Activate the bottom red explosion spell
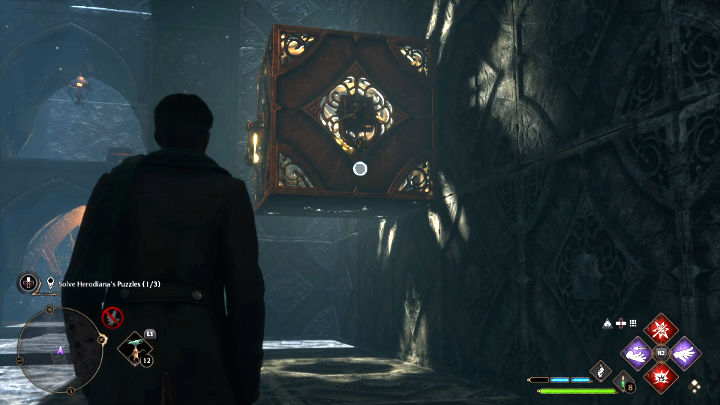Screen dimensions: 720x405 pos(660,377)
